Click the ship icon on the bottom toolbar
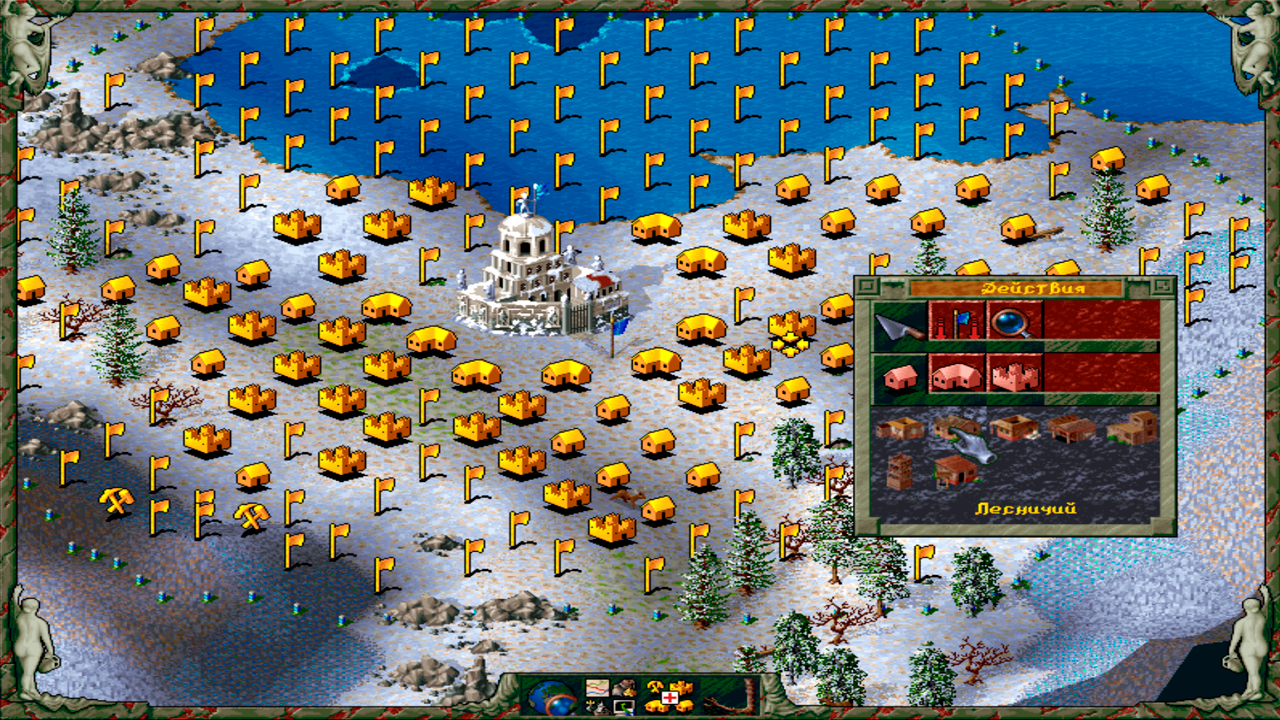The height and width of the screenshot is (720, 1280). pyautogui.click(x=598, y=709)
